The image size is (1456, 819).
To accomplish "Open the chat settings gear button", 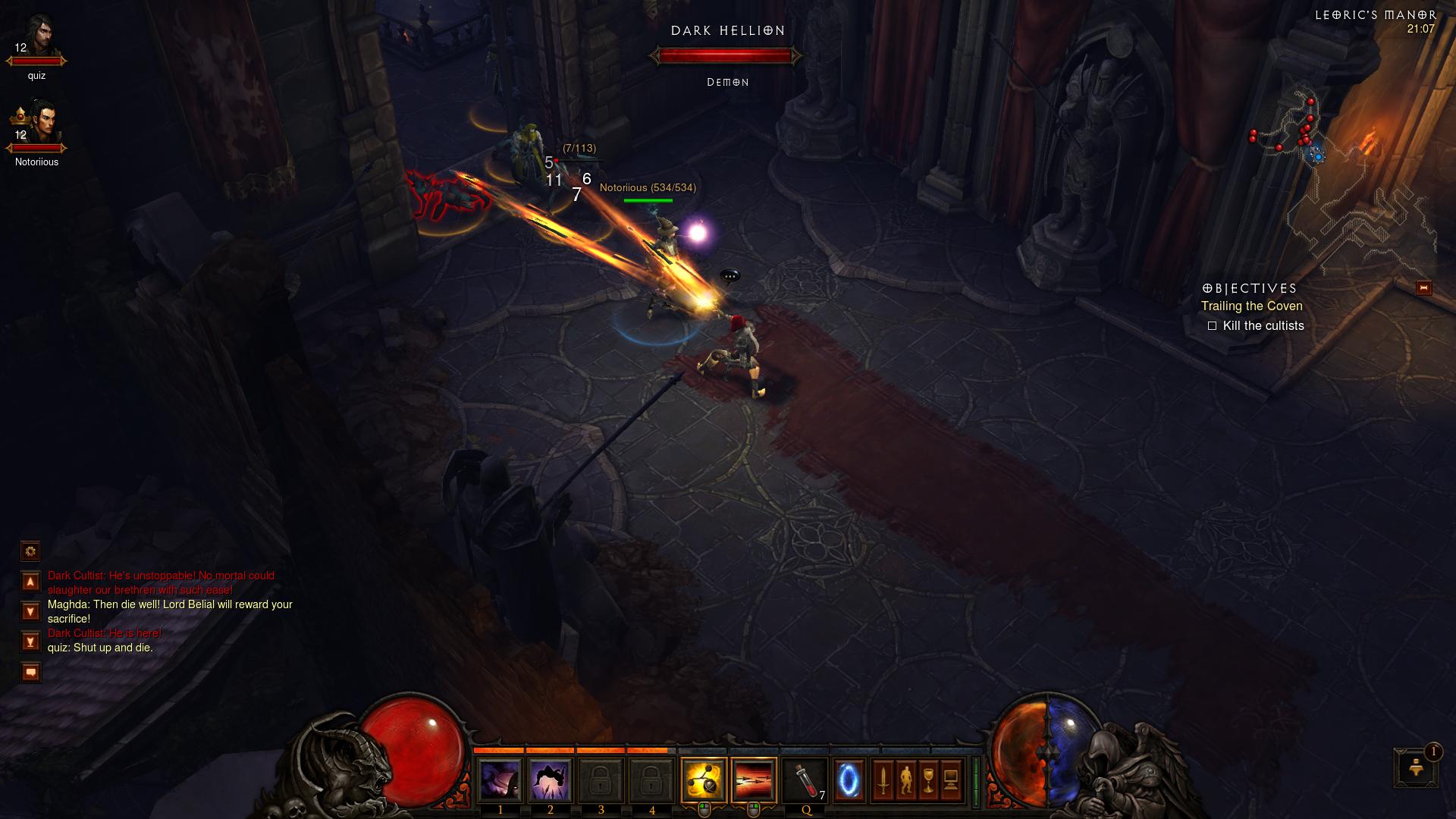I will (x=30, y=551).
